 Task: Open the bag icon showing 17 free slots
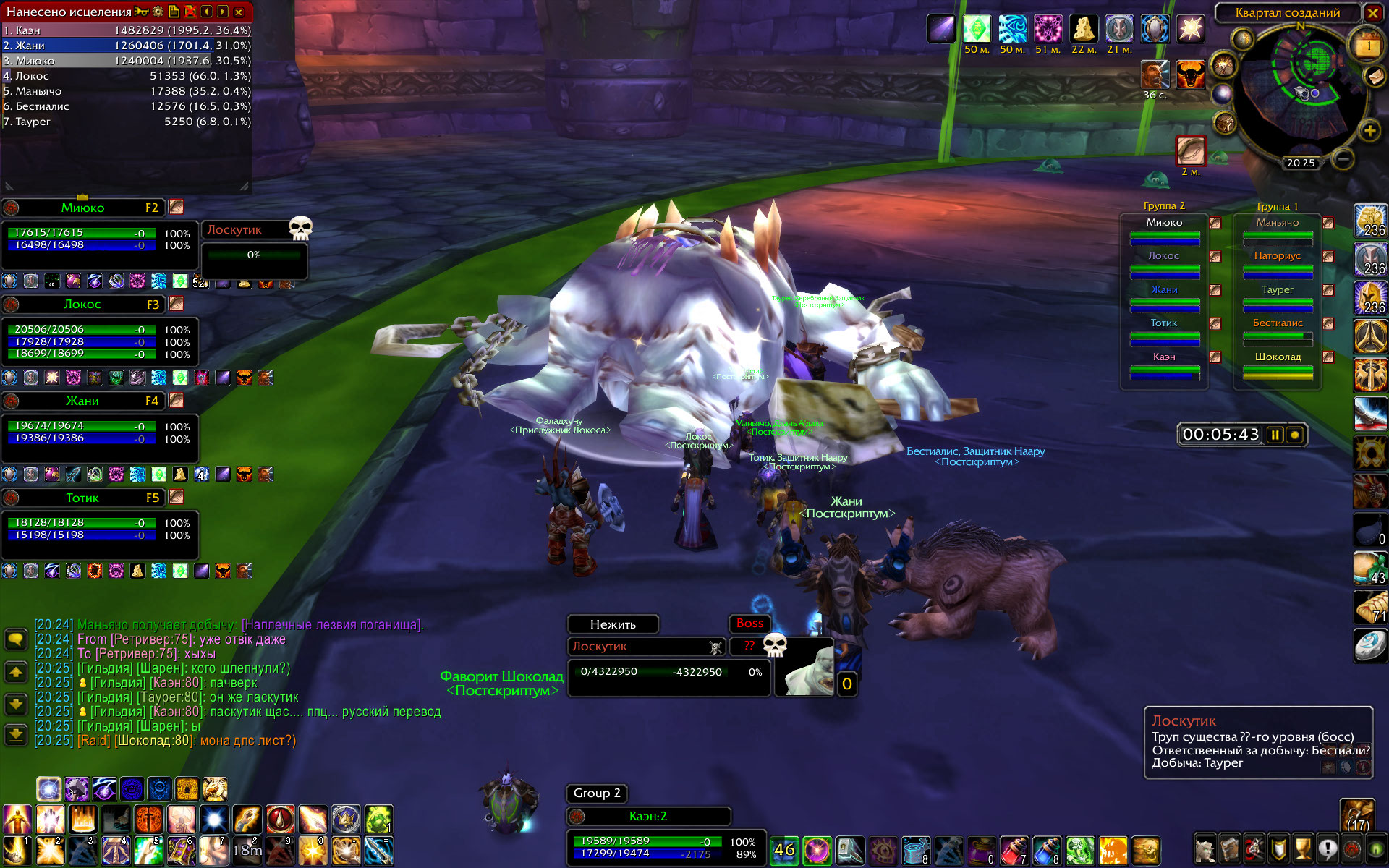1356,815
